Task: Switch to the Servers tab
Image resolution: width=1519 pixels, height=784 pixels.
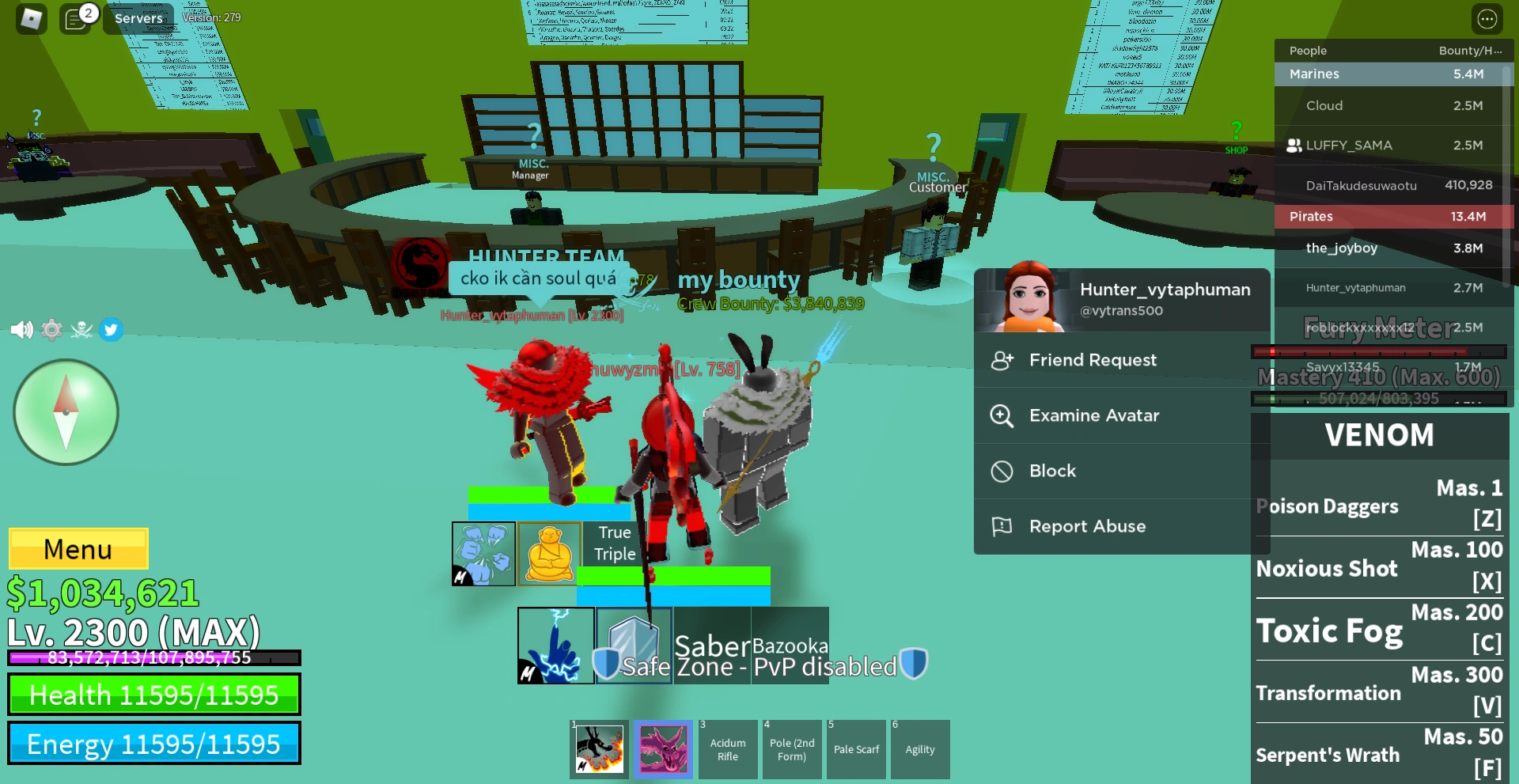Action: (x=138, y=17)
